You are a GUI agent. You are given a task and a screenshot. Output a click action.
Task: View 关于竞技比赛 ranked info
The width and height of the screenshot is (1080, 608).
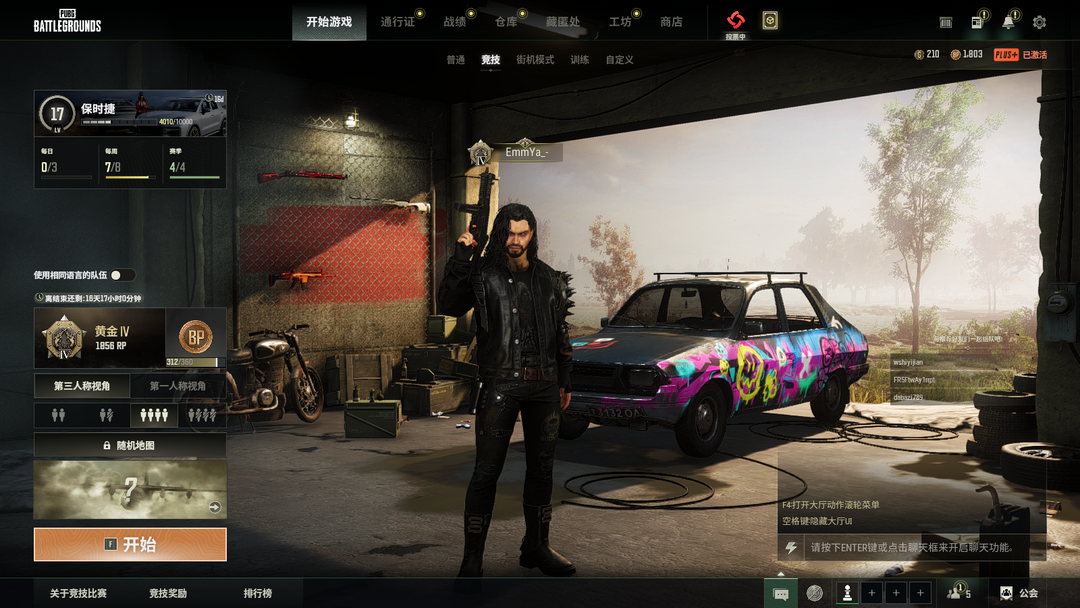pos(78,593)
